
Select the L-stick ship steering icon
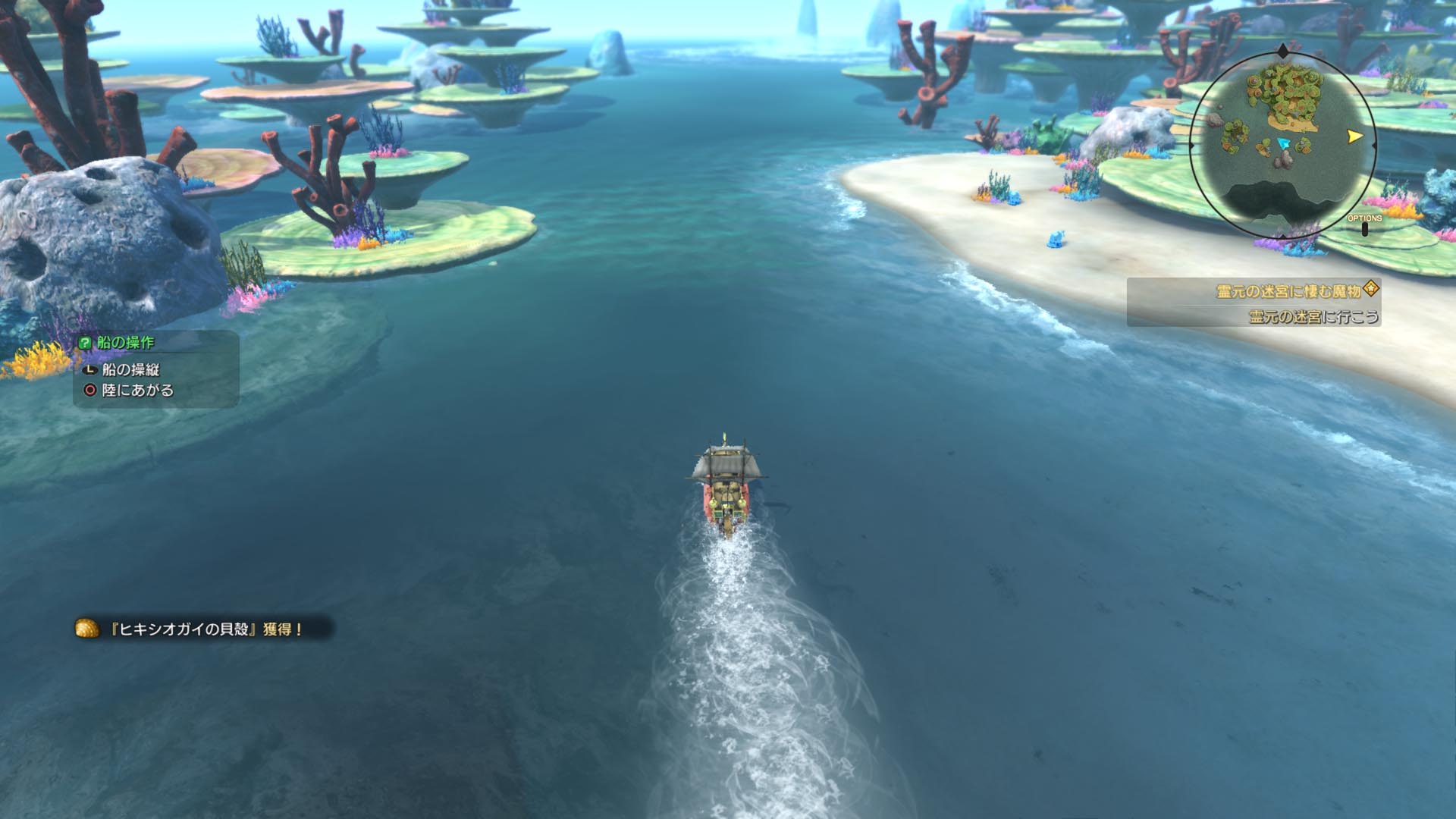coord(90,370)
